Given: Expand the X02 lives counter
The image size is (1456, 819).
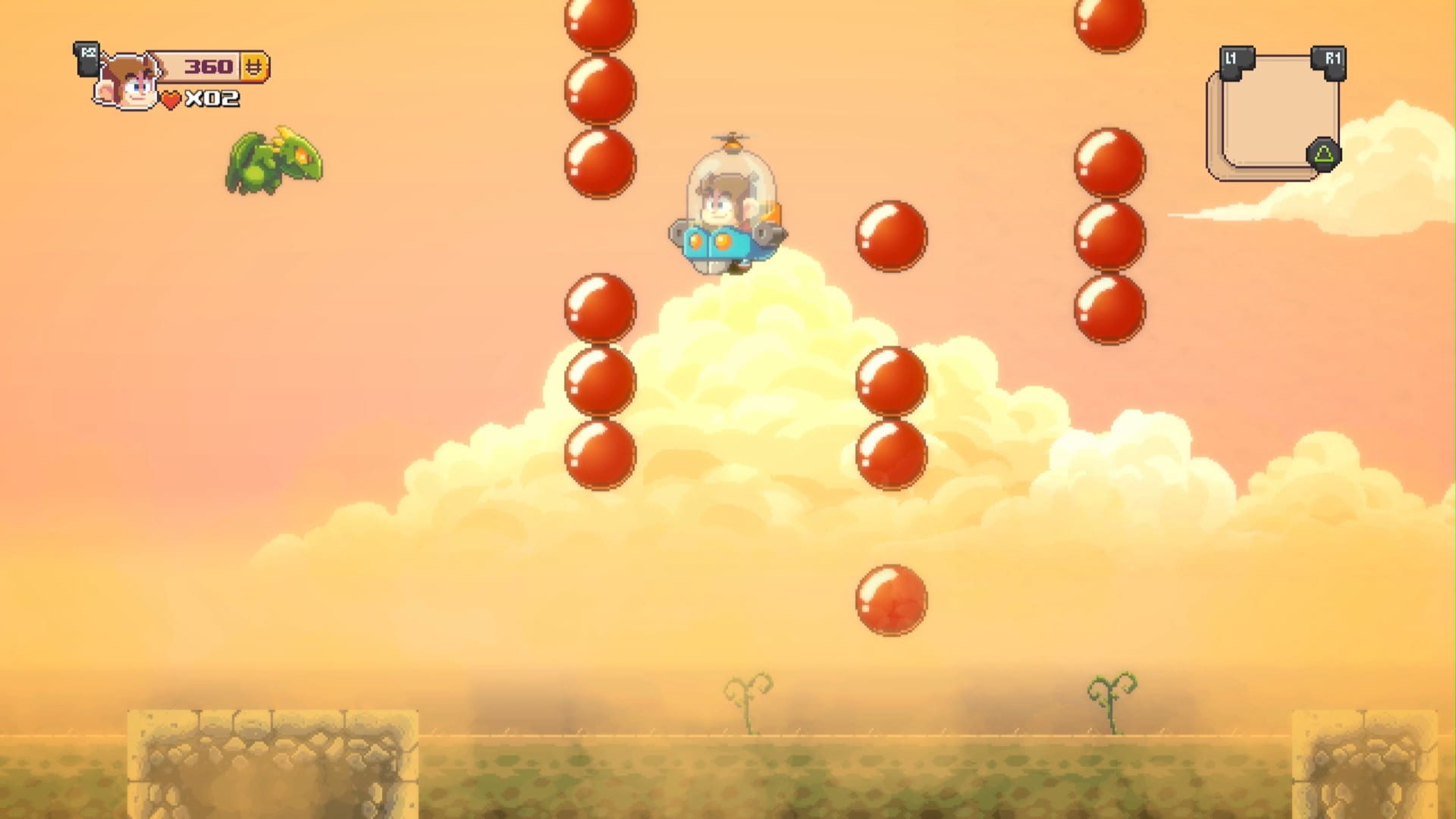Looking at the screenshot, I should coord(212,99).
